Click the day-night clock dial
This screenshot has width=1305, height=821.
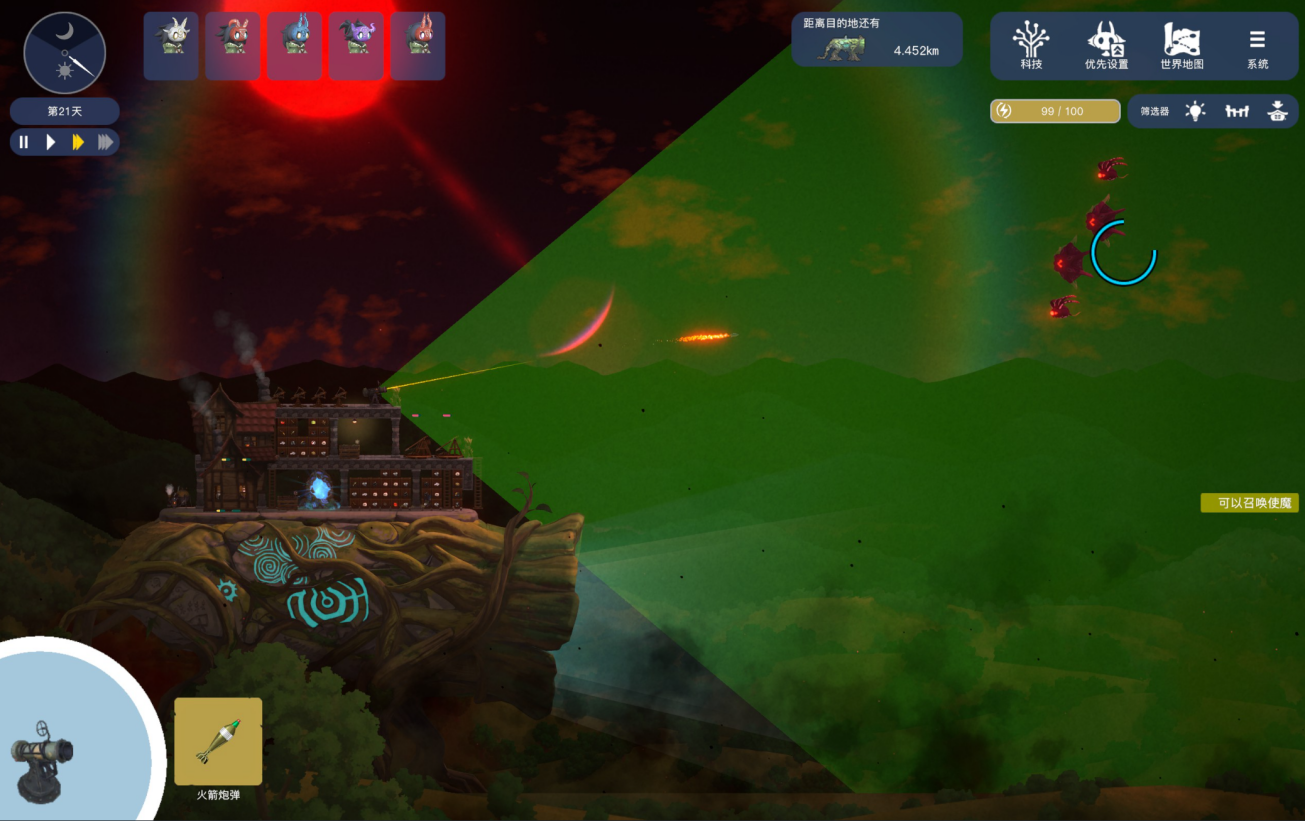tap(65, 52)
